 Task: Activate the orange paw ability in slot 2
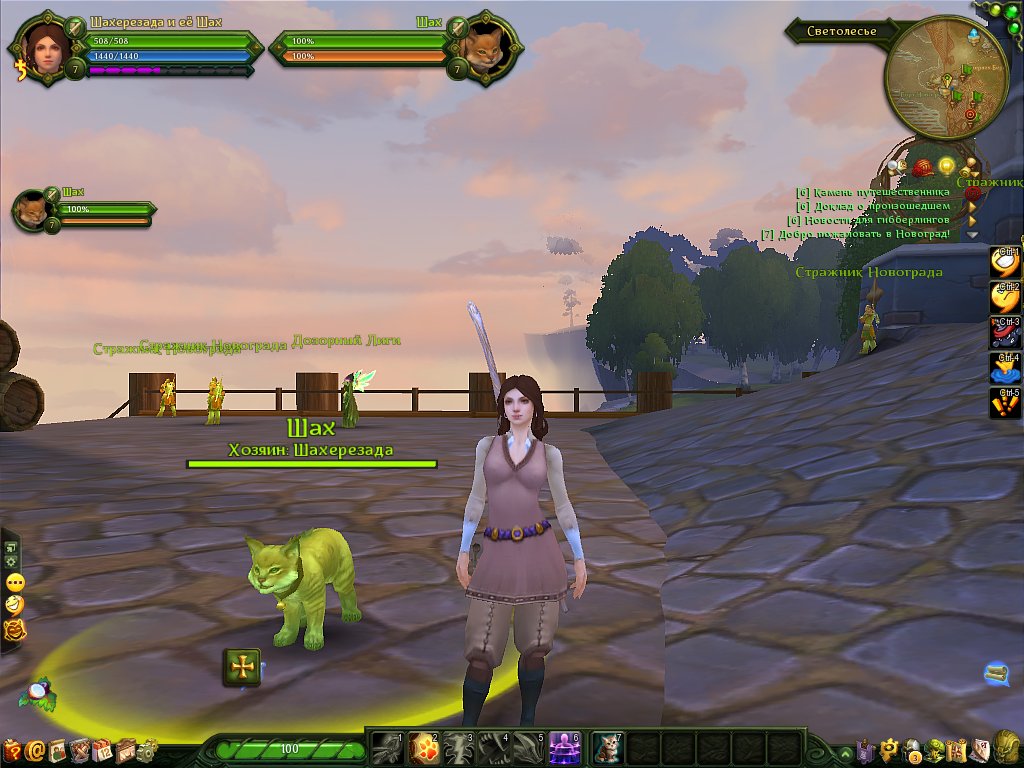tap(423, 747)
